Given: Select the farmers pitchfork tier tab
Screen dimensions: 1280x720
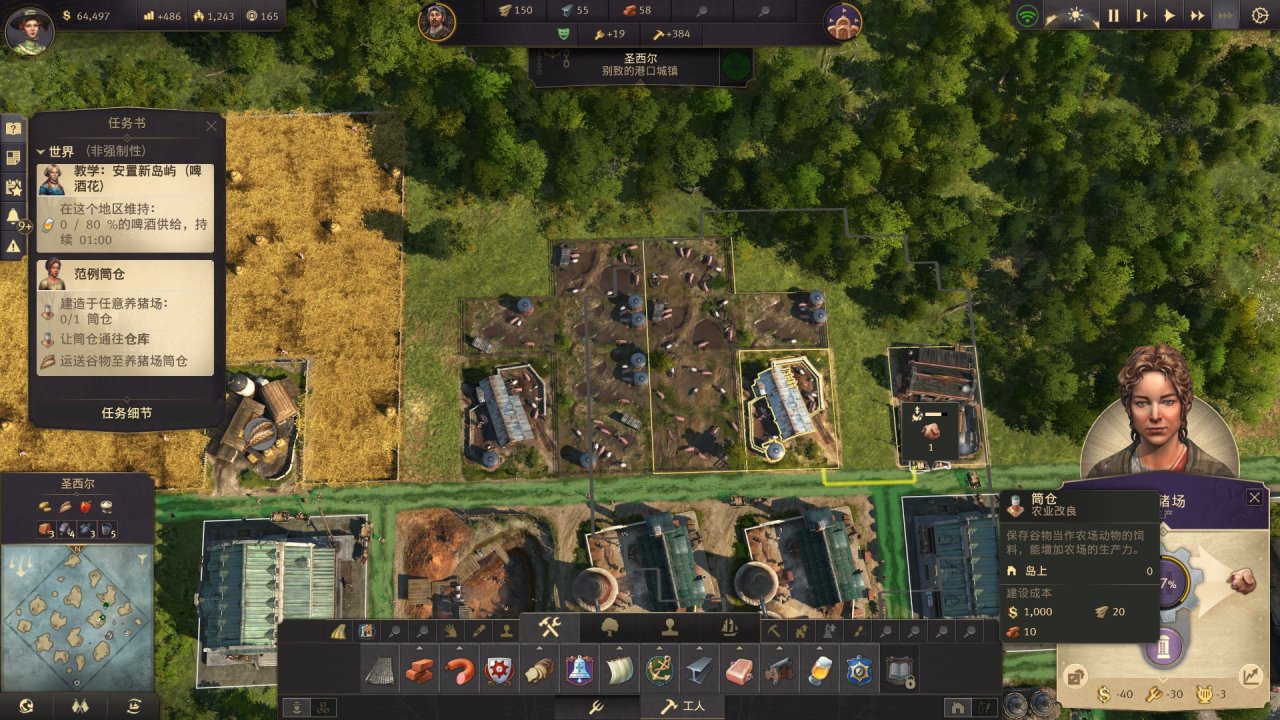Looking at the screenshot, I should tap(595, 707).
